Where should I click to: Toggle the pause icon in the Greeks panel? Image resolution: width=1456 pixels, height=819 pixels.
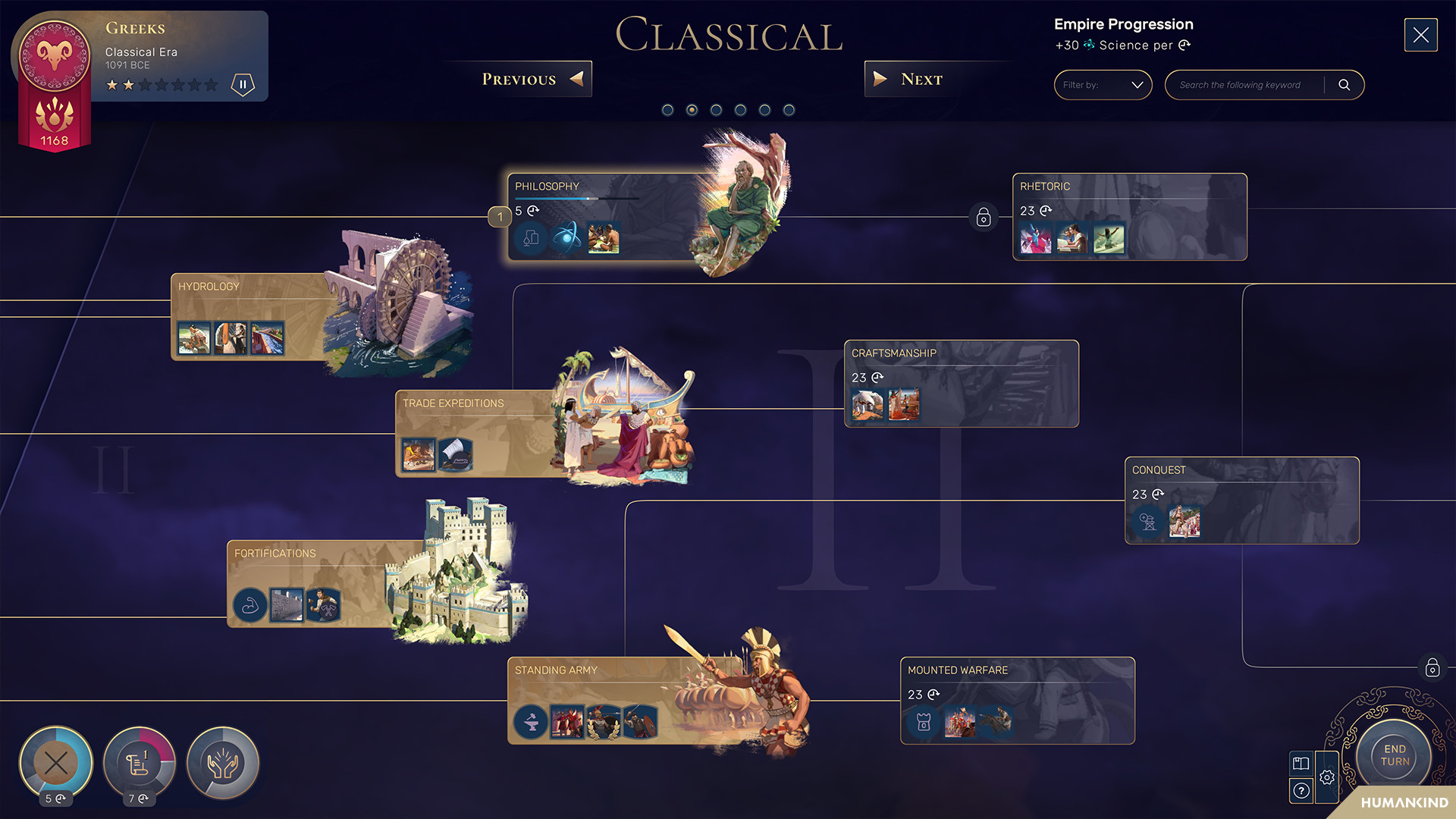243,85
